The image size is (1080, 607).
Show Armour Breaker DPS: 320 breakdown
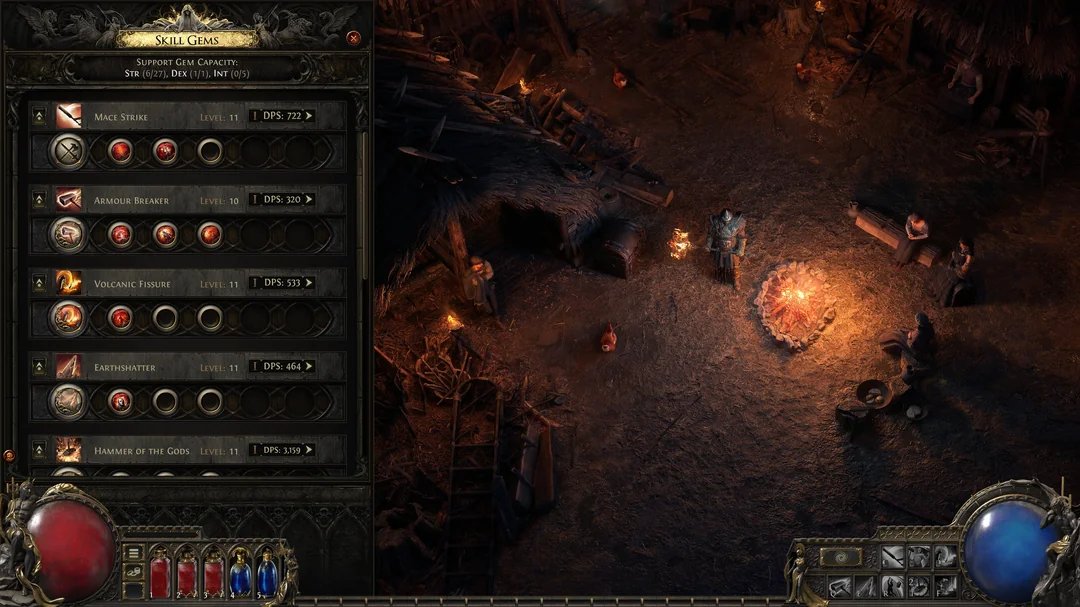[x=282, y=200]
